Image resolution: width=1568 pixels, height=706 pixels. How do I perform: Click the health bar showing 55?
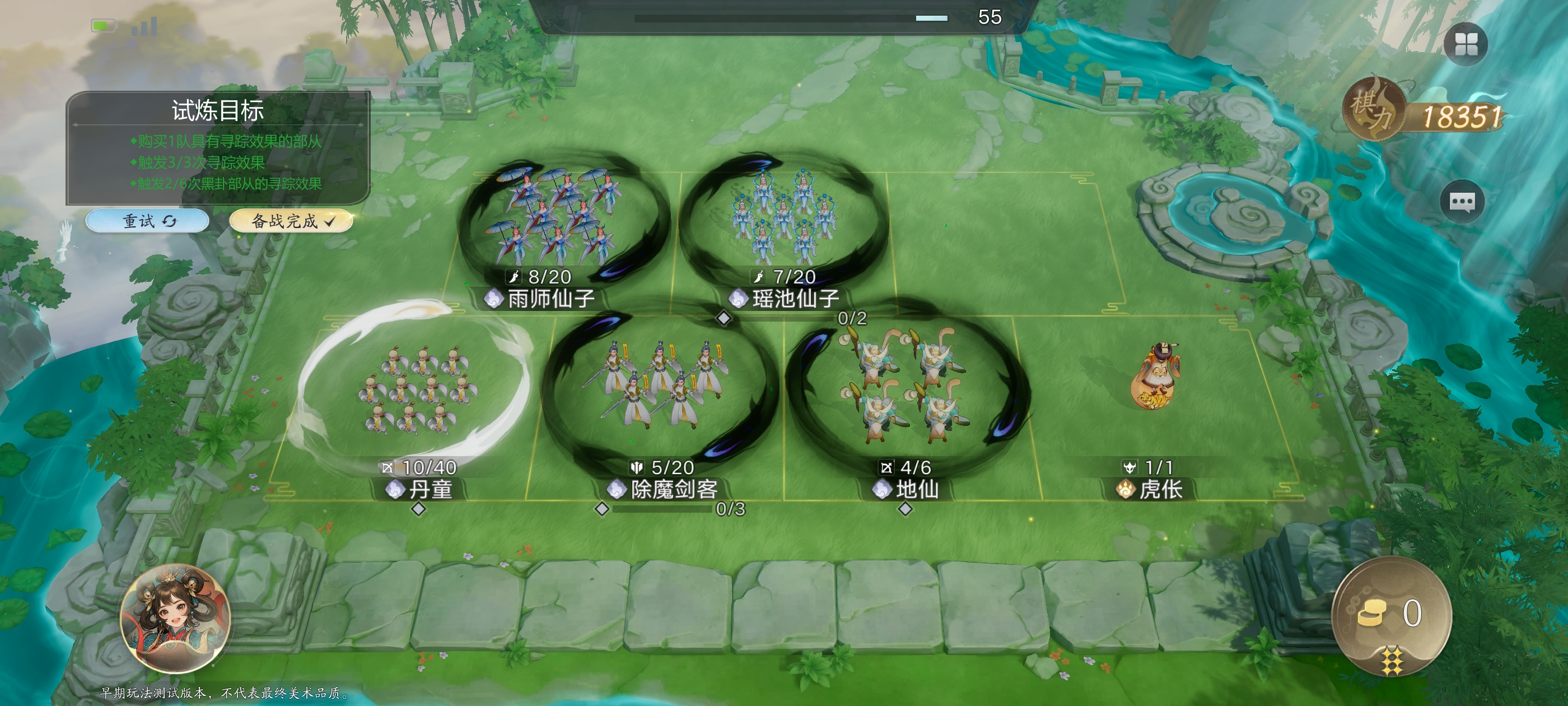click(x=791, y=18)
